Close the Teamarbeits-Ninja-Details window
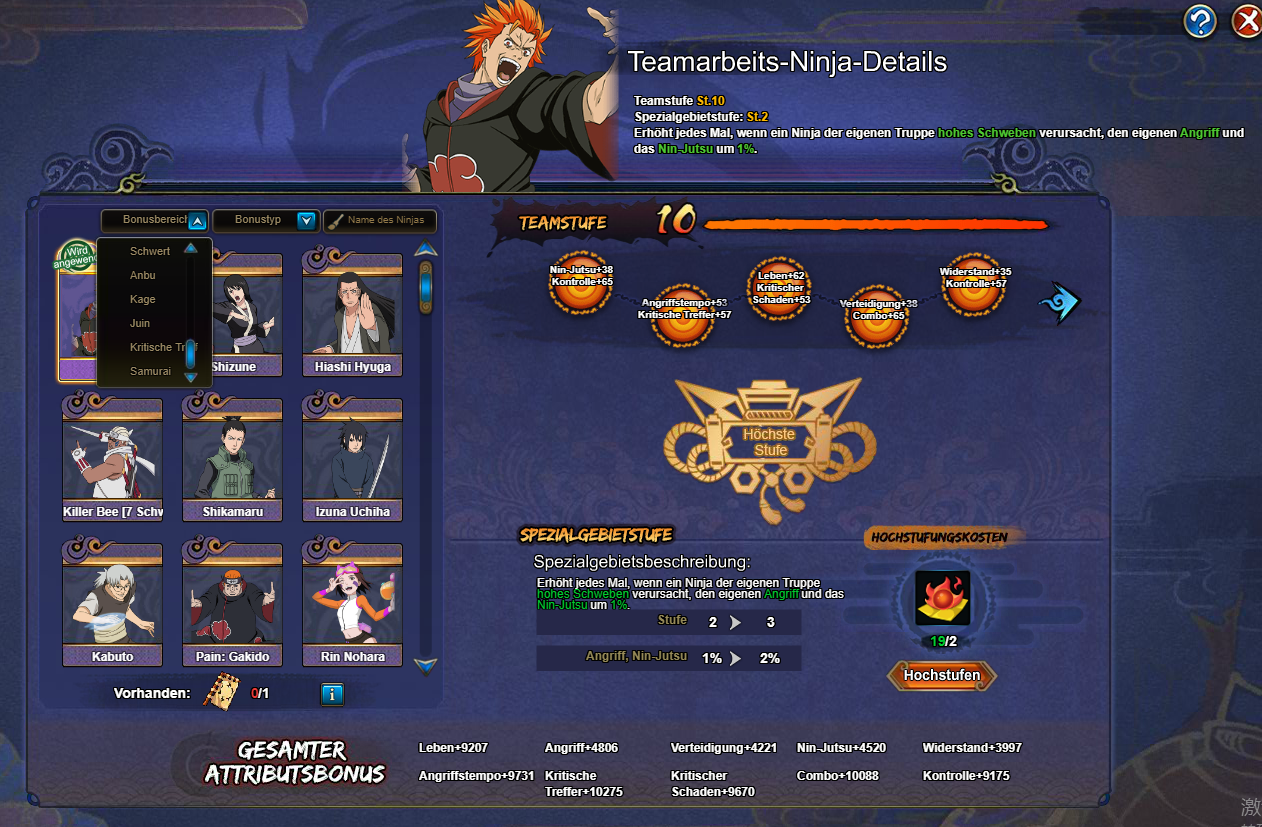1262x827 pixels. click(1246, 20)
